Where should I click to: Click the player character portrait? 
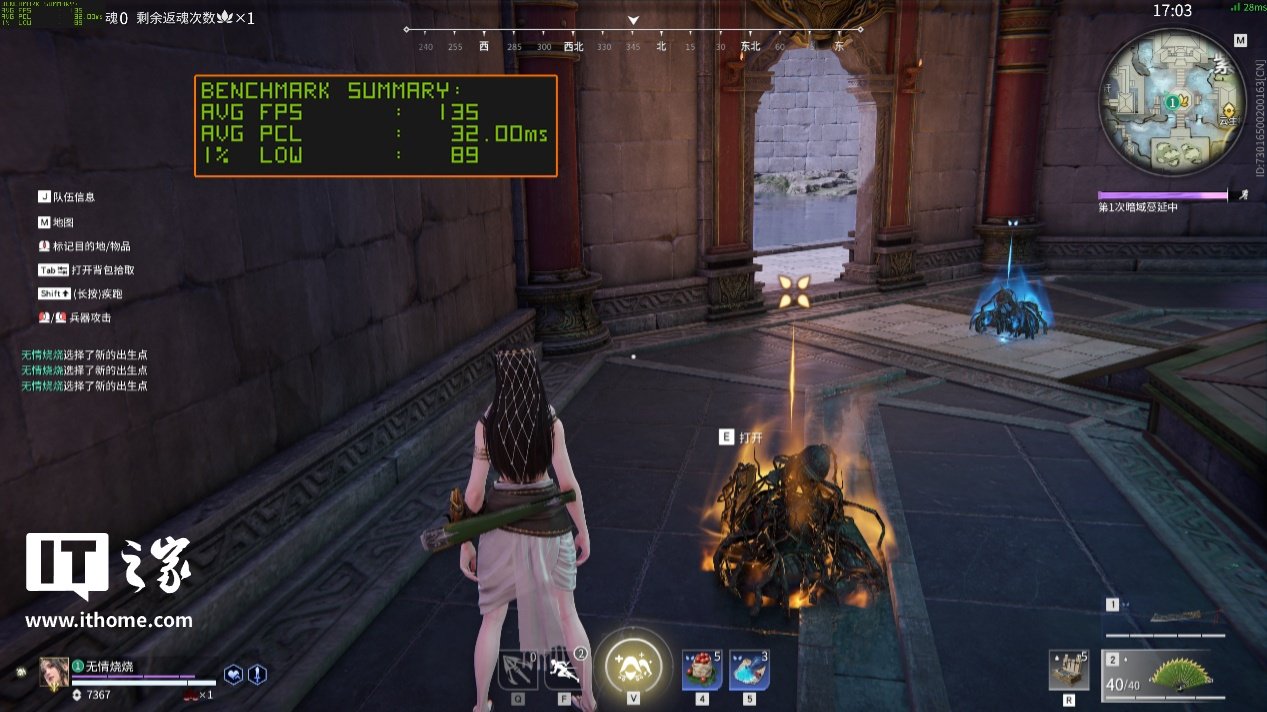[x=54, y=673]
